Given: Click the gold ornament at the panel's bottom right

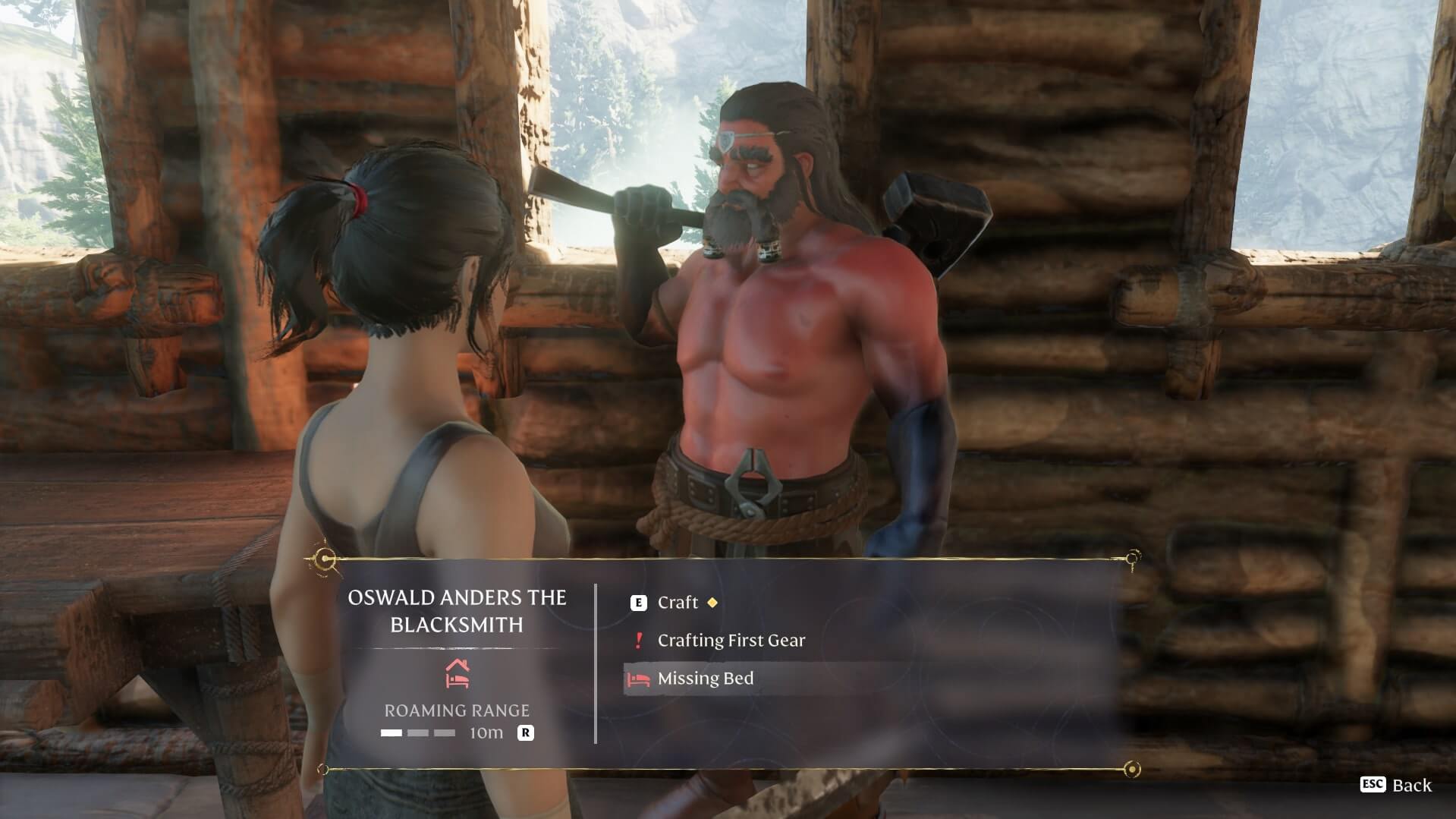Looking at the screenshot, I should click(1134, 769).
